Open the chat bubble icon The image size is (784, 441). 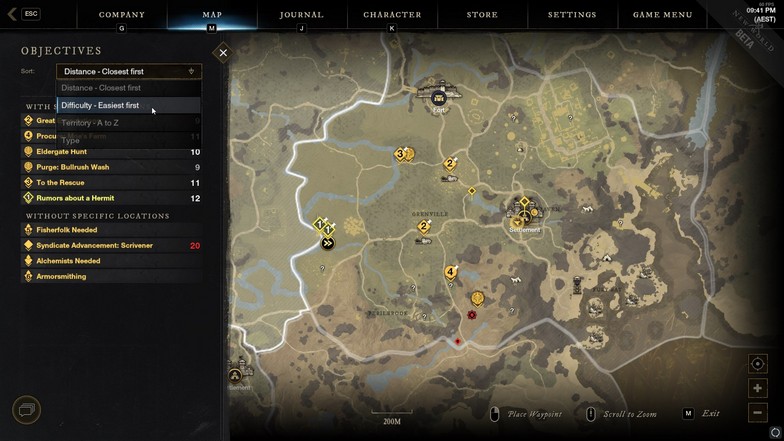coord(26,409)
